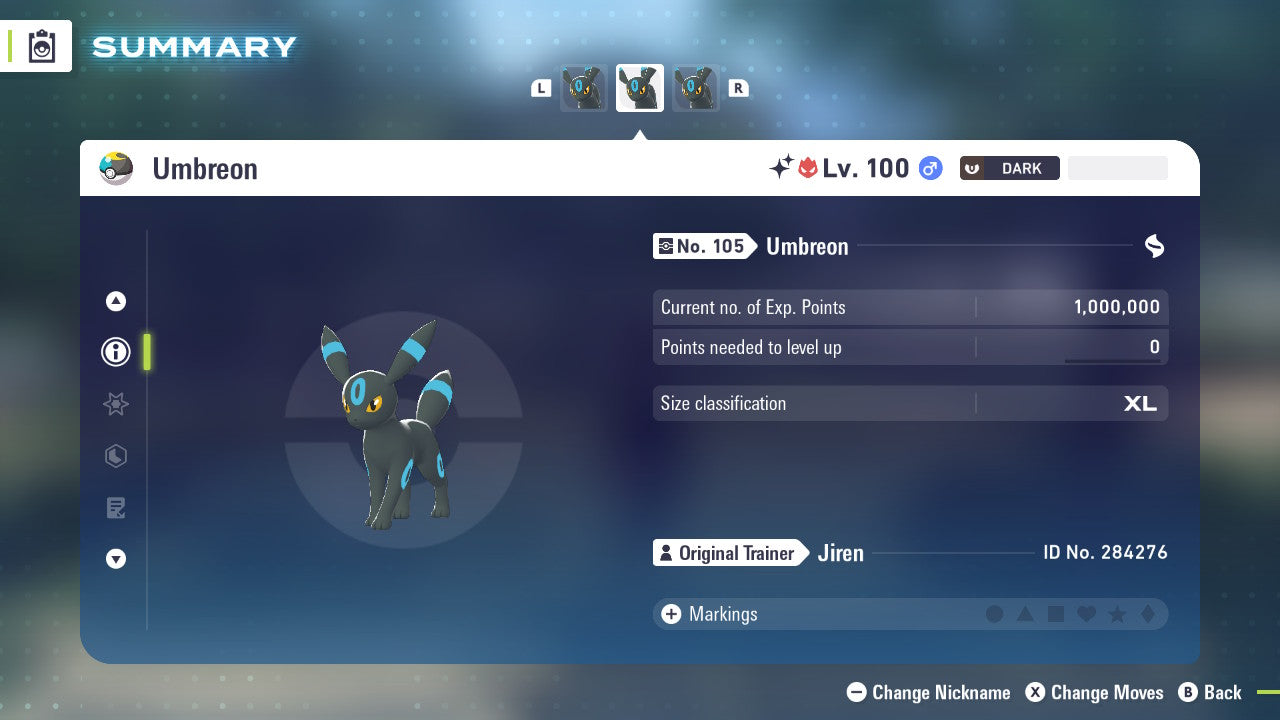Toggle the heart marking
Image resolution: width=1280 pixels, height=720 pixels.
(x=1086, y=614)
